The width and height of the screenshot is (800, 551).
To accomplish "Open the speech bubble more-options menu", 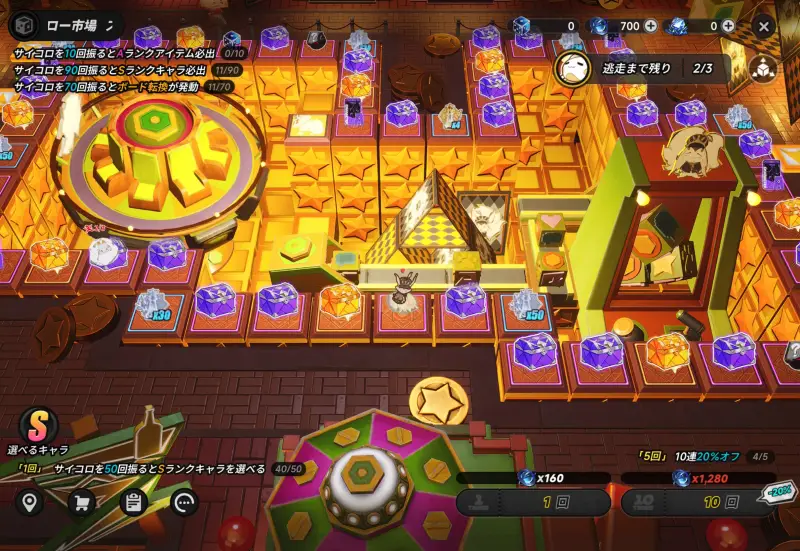I will click(x=185, y=502).
